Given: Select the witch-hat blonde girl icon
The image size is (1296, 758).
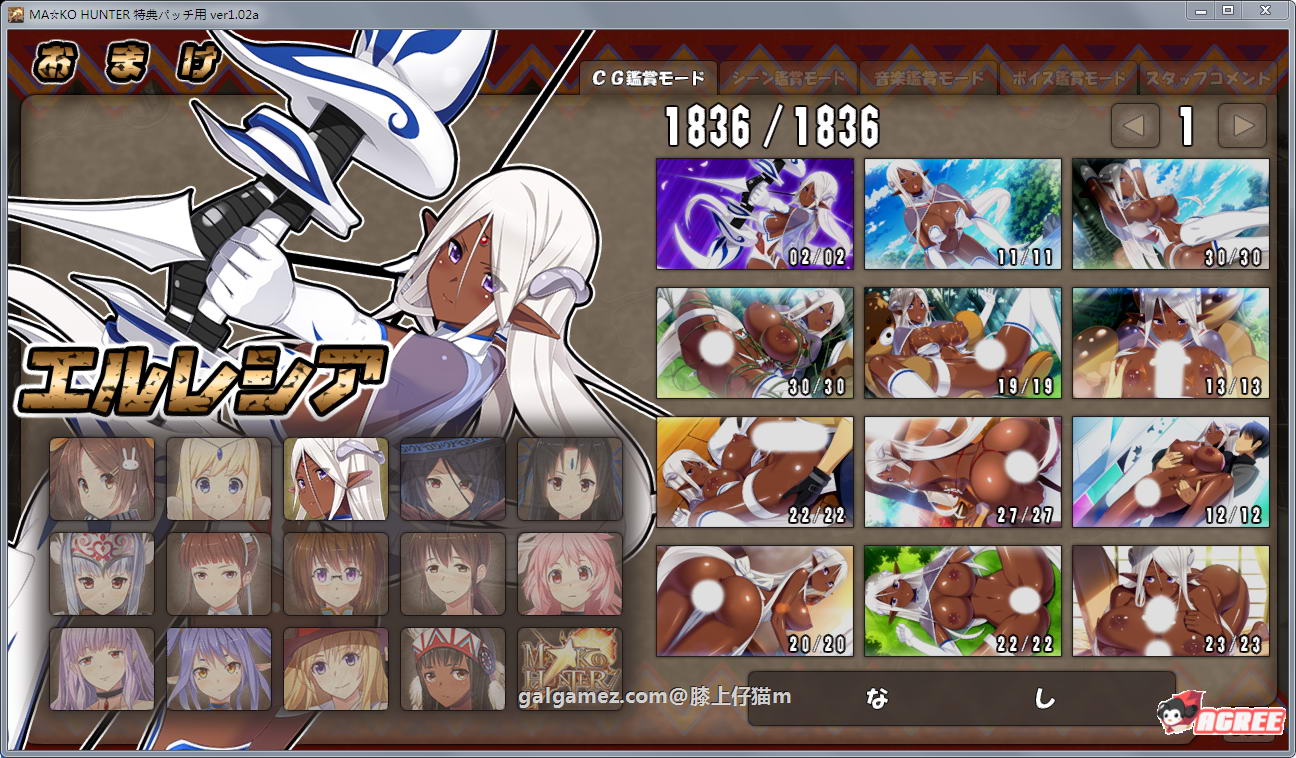Looking at the screenshot, I should click(336, 668).
